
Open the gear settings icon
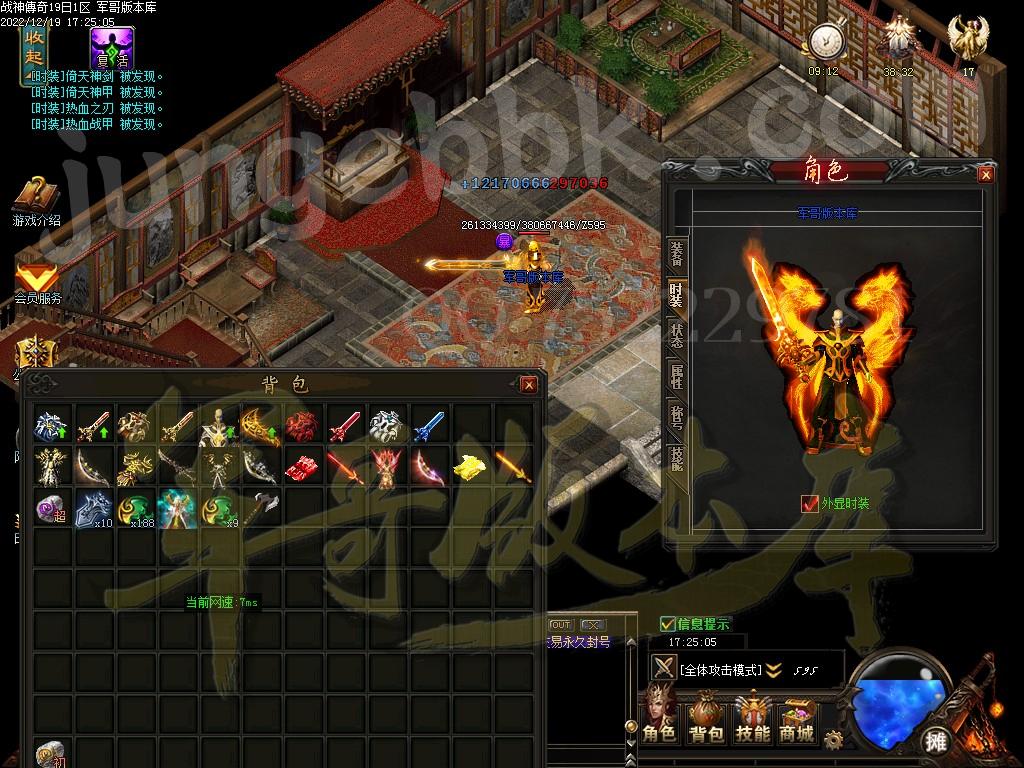[833, 740]
